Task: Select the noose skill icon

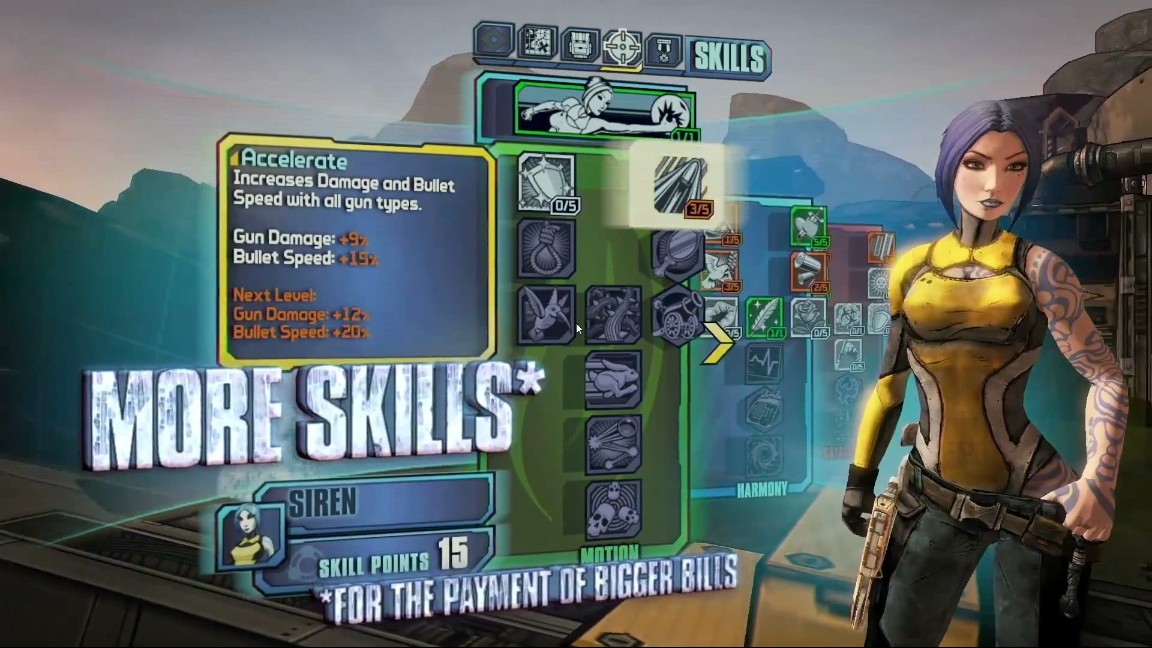Action: (546, 248)
